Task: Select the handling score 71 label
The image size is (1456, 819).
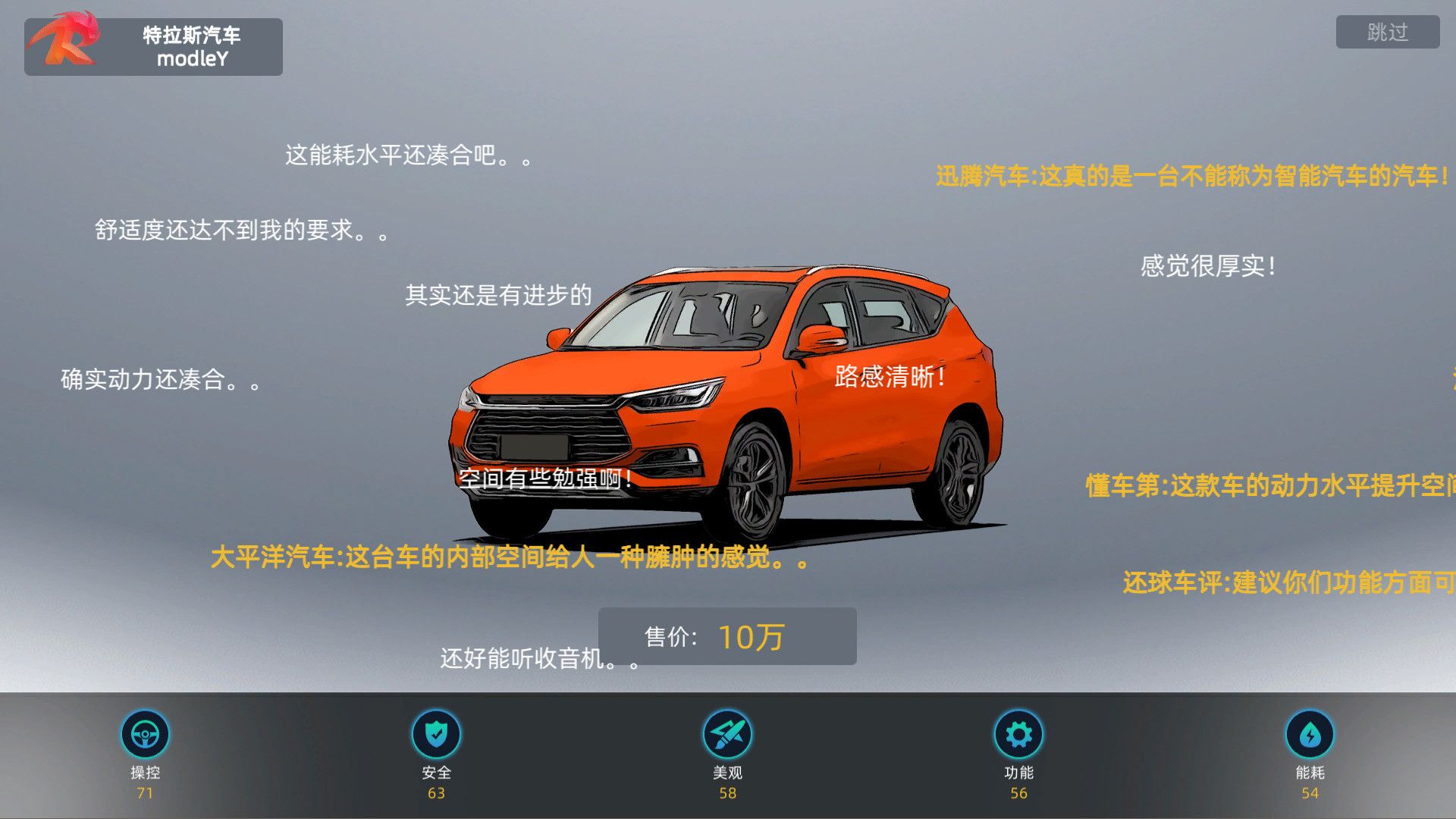Action: pos(146,792)
